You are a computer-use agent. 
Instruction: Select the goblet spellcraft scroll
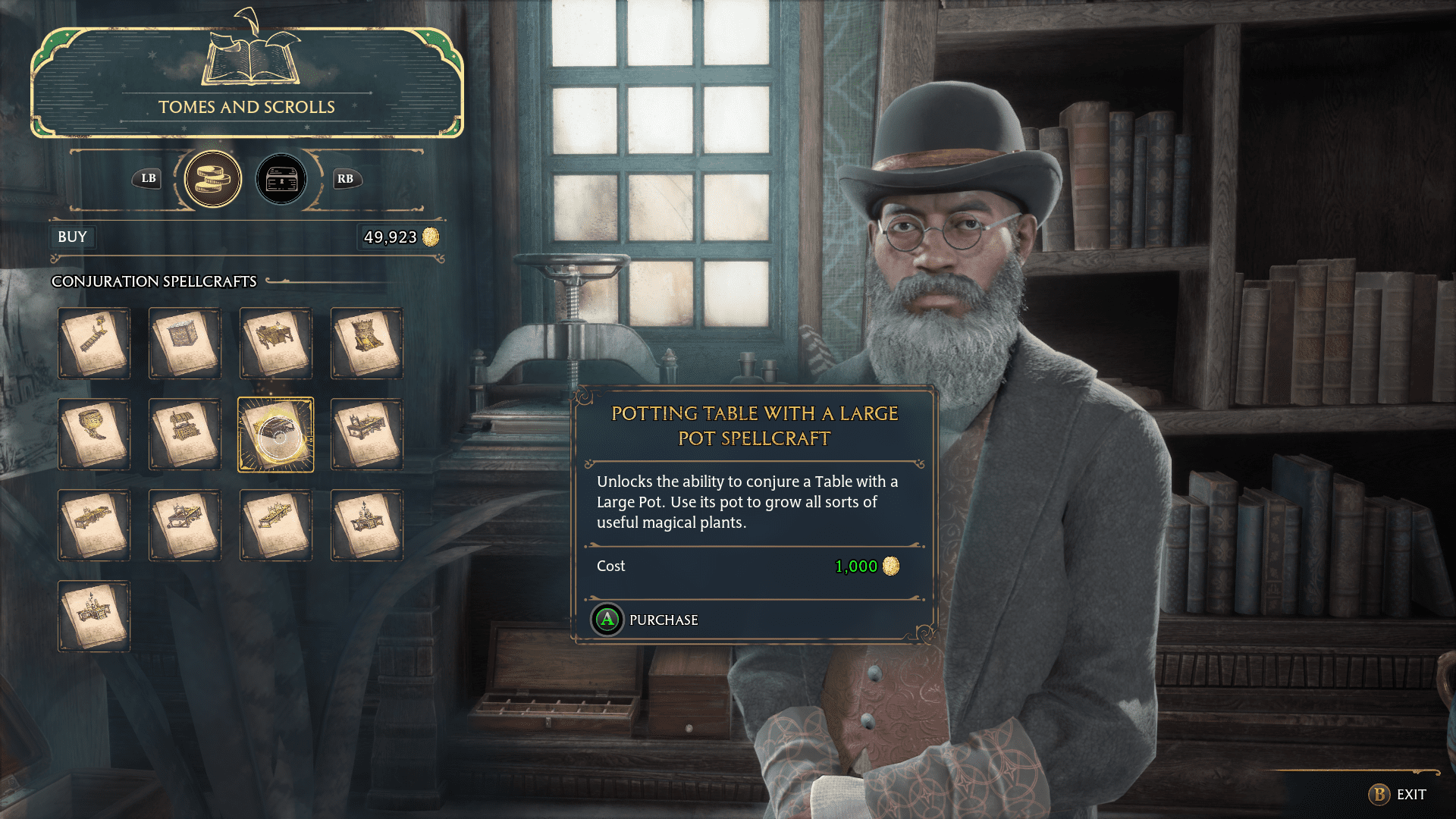click(94, 434)
